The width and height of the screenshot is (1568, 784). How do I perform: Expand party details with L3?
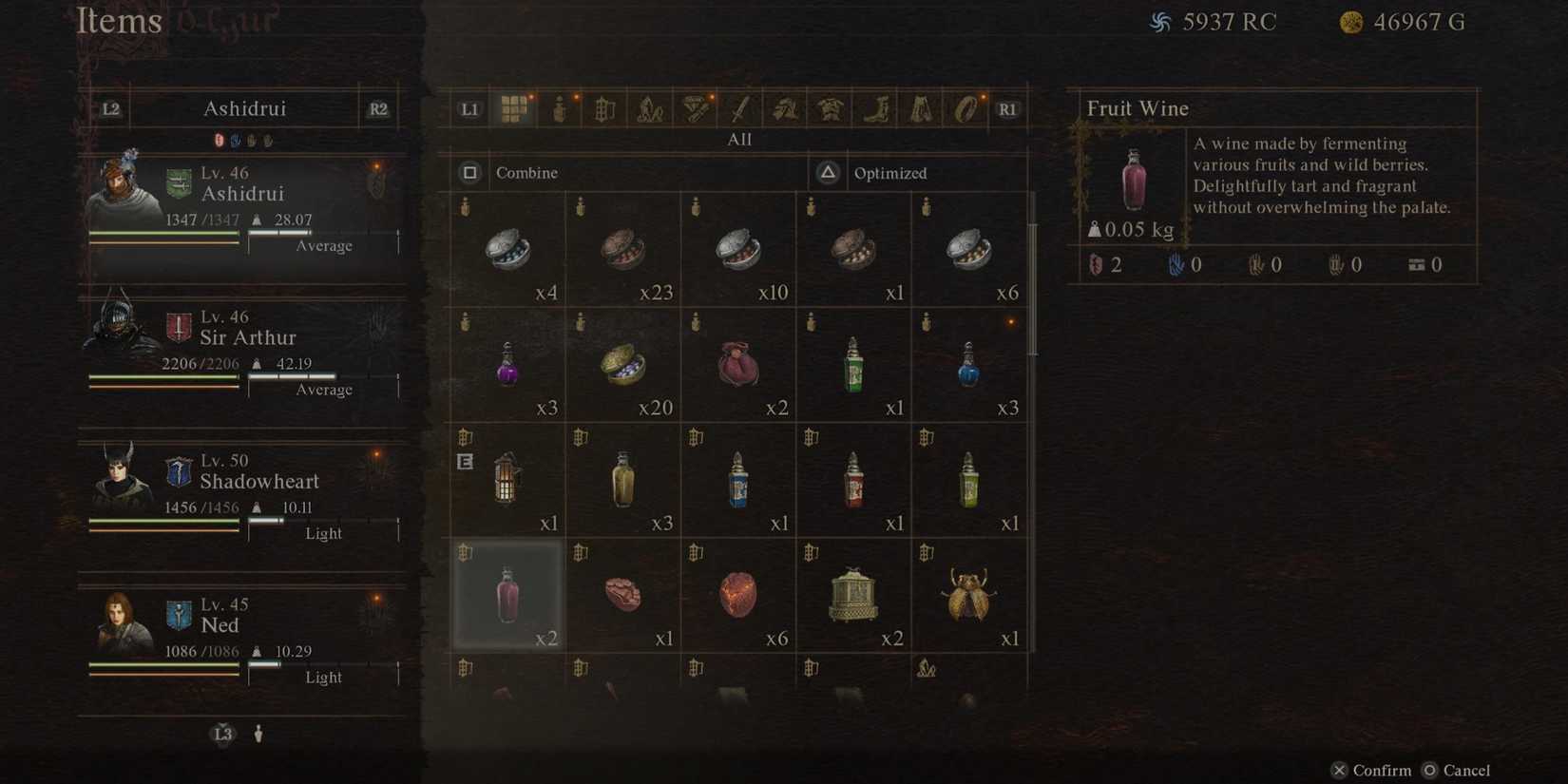coord(221,733)
